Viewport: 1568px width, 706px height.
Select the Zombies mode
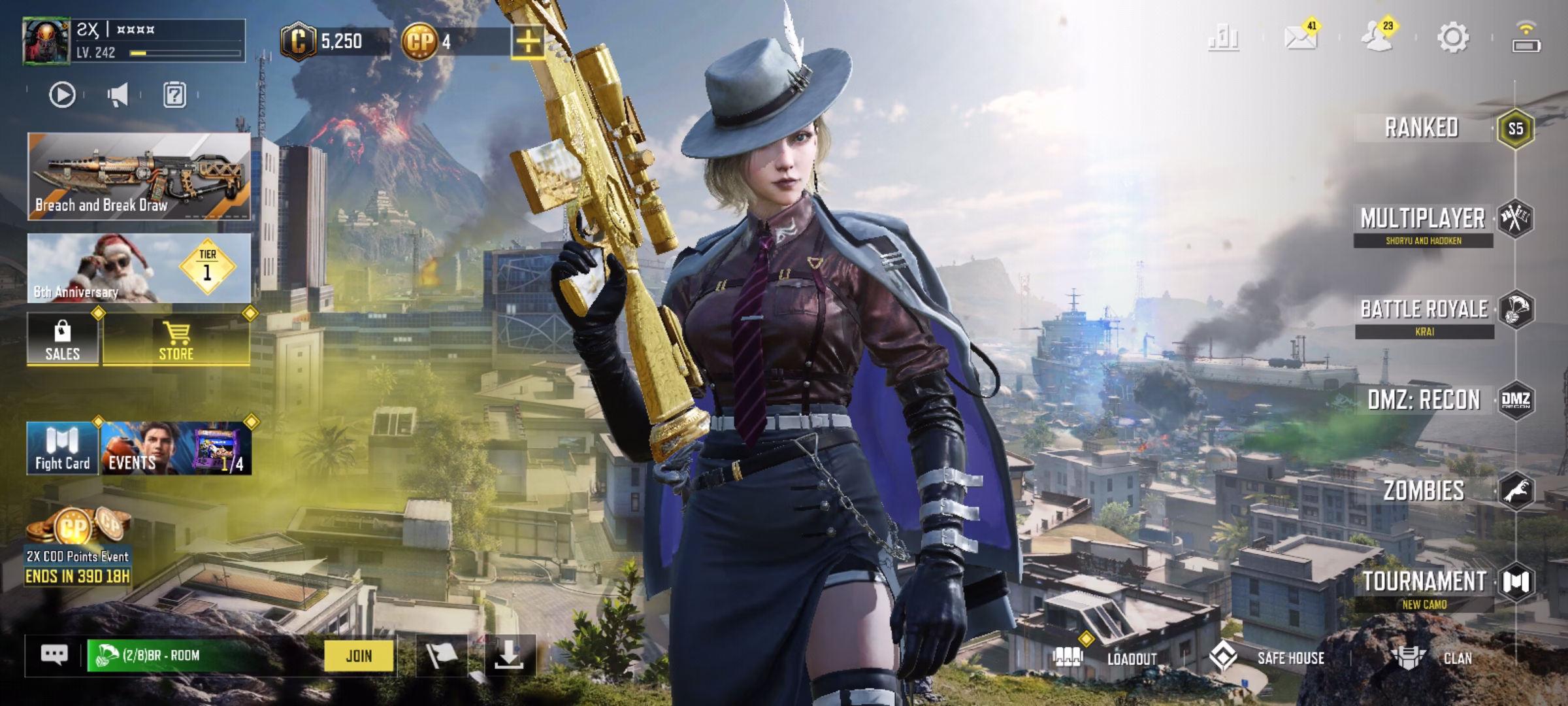pos(1424,491)
